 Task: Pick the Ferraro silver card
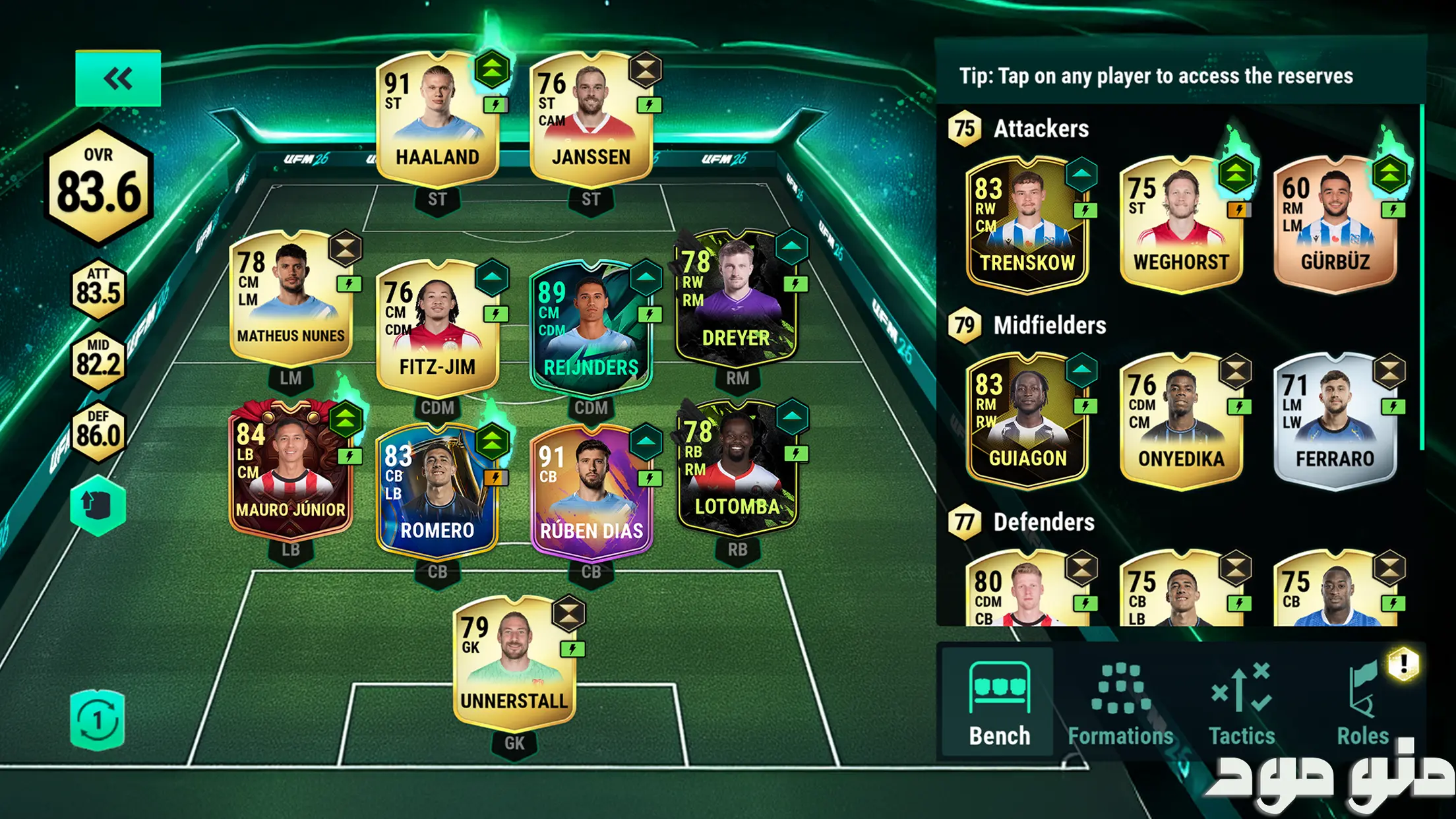coord(1335,421)
